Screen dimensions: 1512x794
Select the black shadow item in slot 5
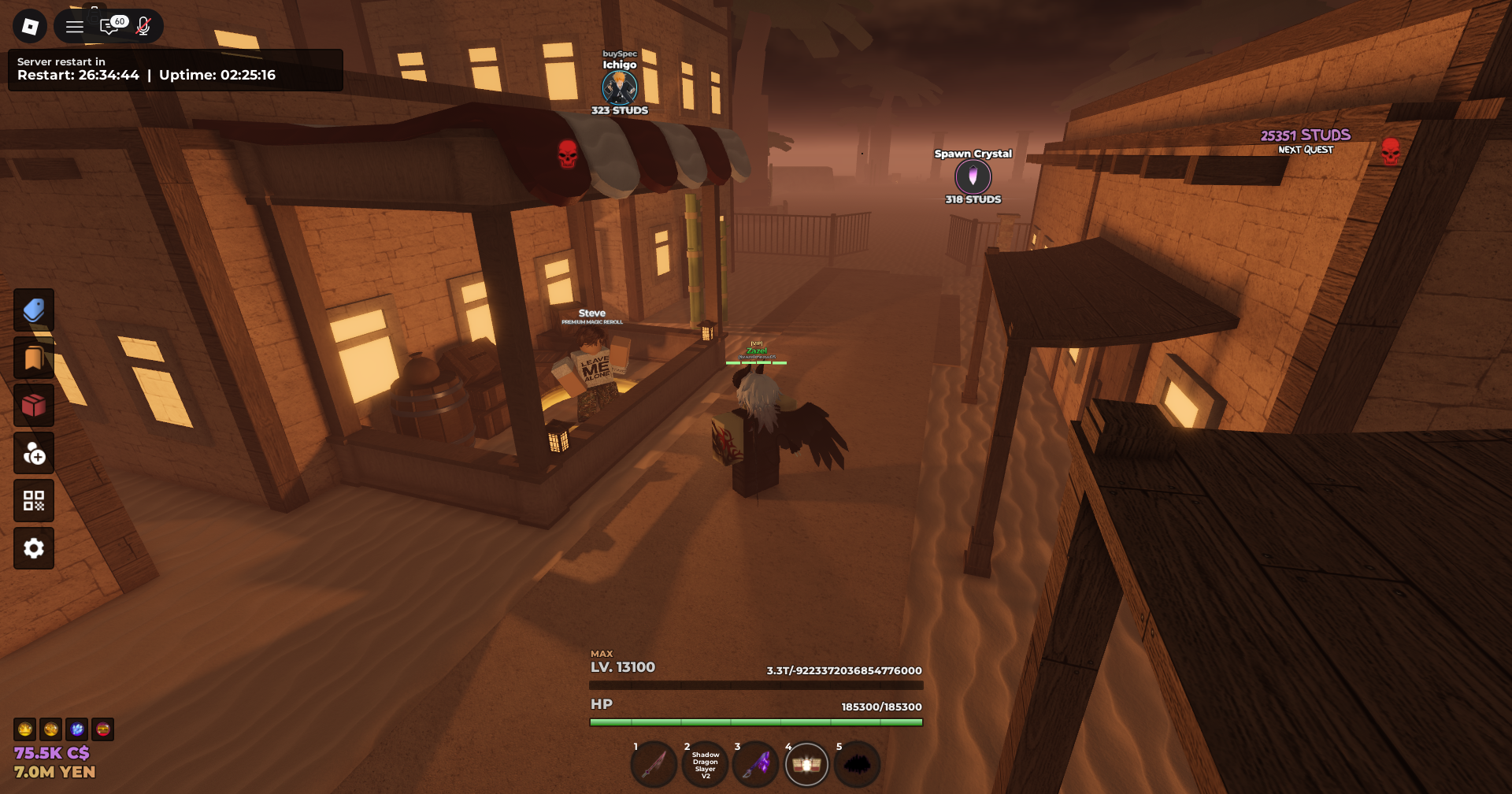[857, 764]
